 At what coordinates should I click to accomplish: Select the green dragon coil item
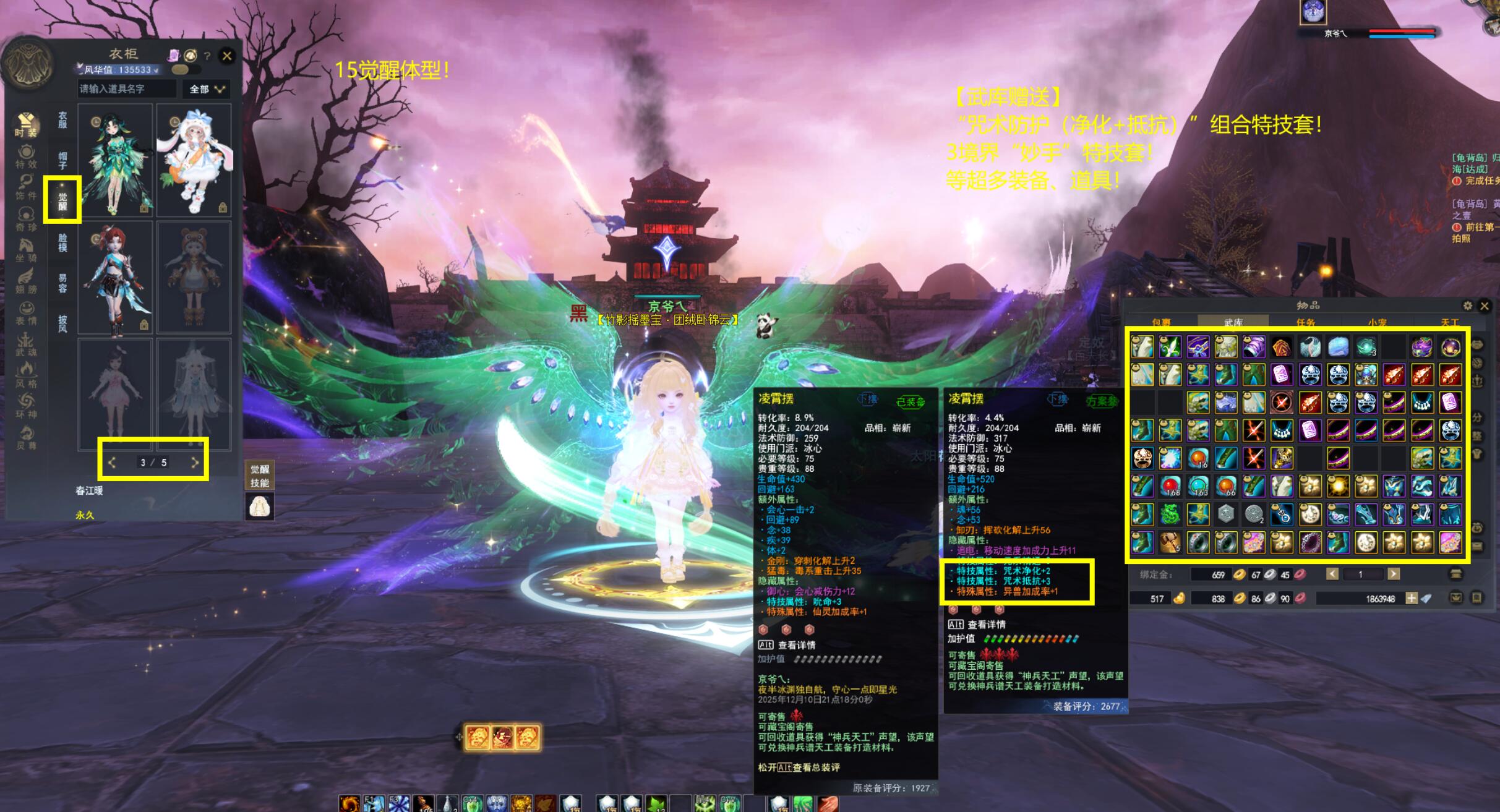pos(1170,515)
